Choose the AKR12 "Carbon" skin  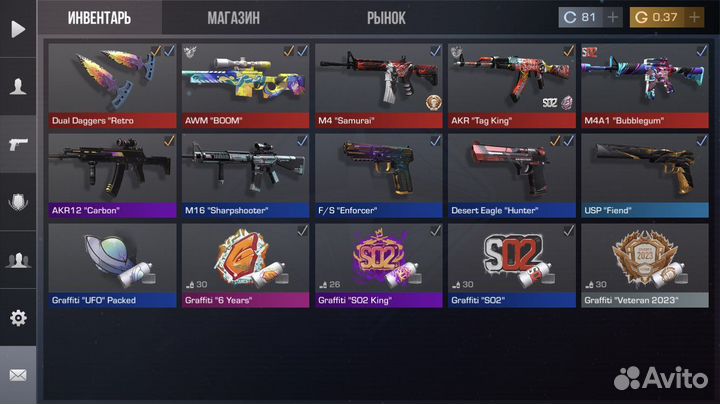click(112, 175)
